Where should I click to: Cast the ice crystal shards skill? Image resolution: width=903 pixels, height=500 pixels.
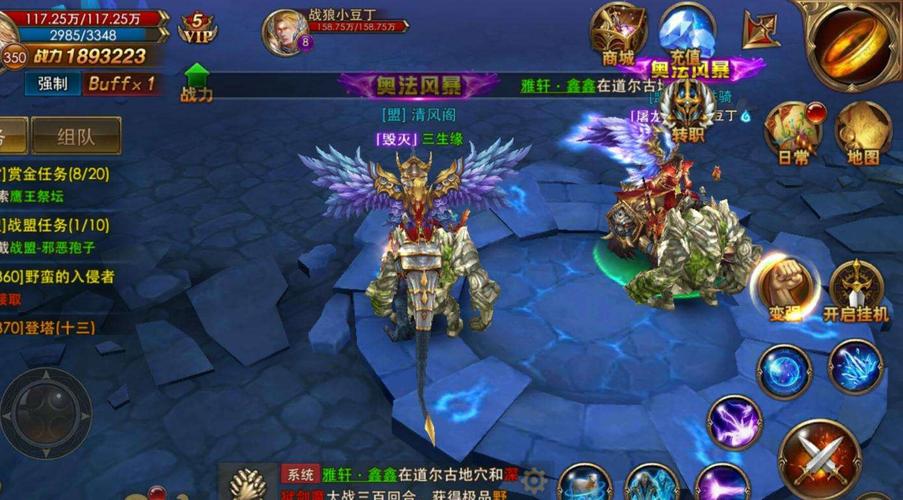(855, 367)
